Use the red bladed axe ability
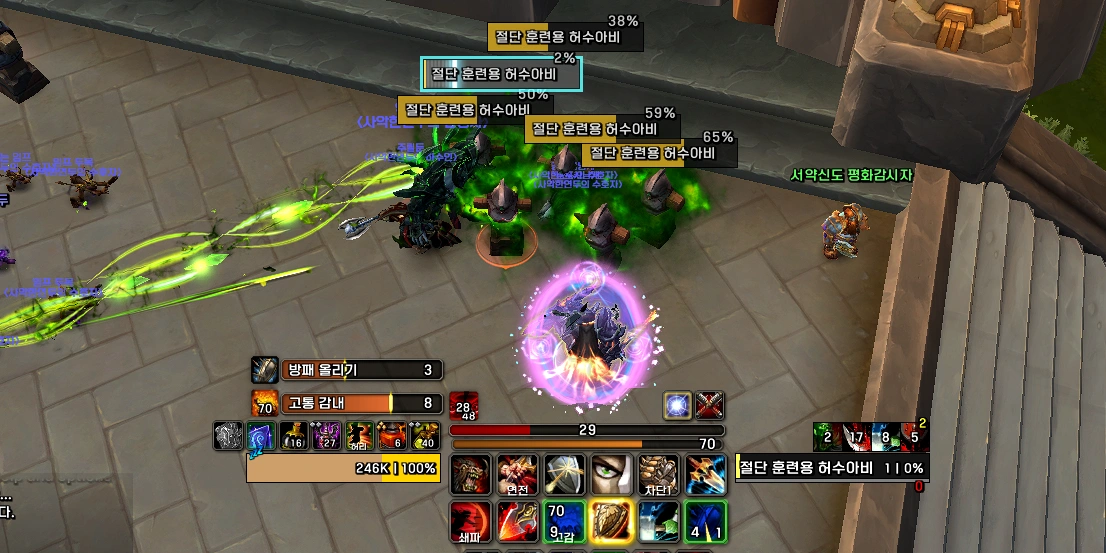Image resolution: width=1106 pixels, height=553 pixels. click(x=516, y=521)
